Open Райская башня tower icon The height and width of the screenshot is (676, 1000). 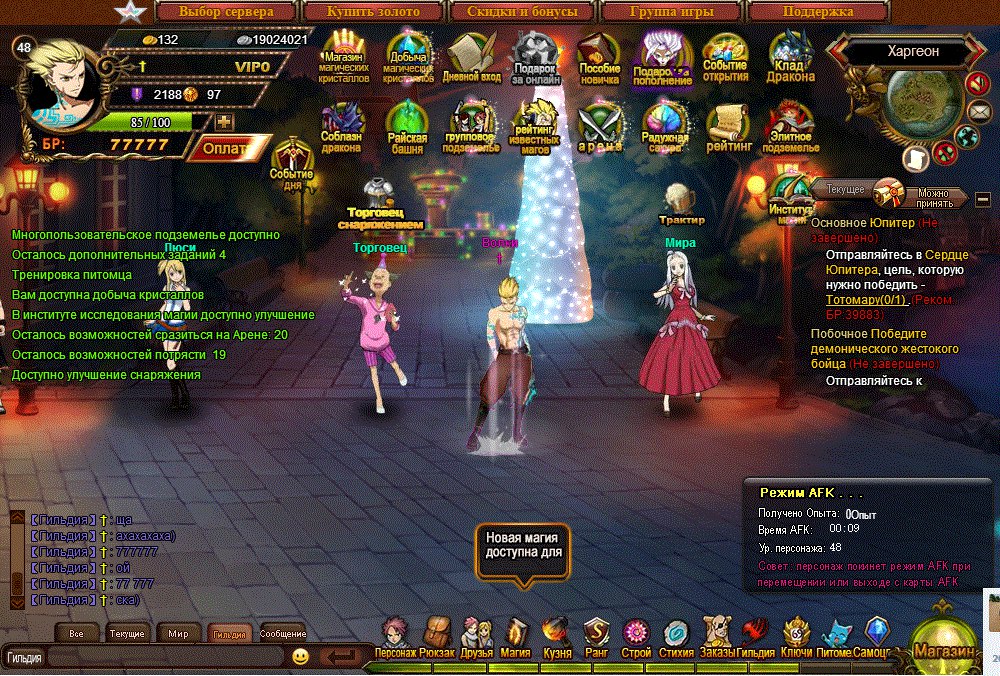pyautogui.click(x=407, y=127)
